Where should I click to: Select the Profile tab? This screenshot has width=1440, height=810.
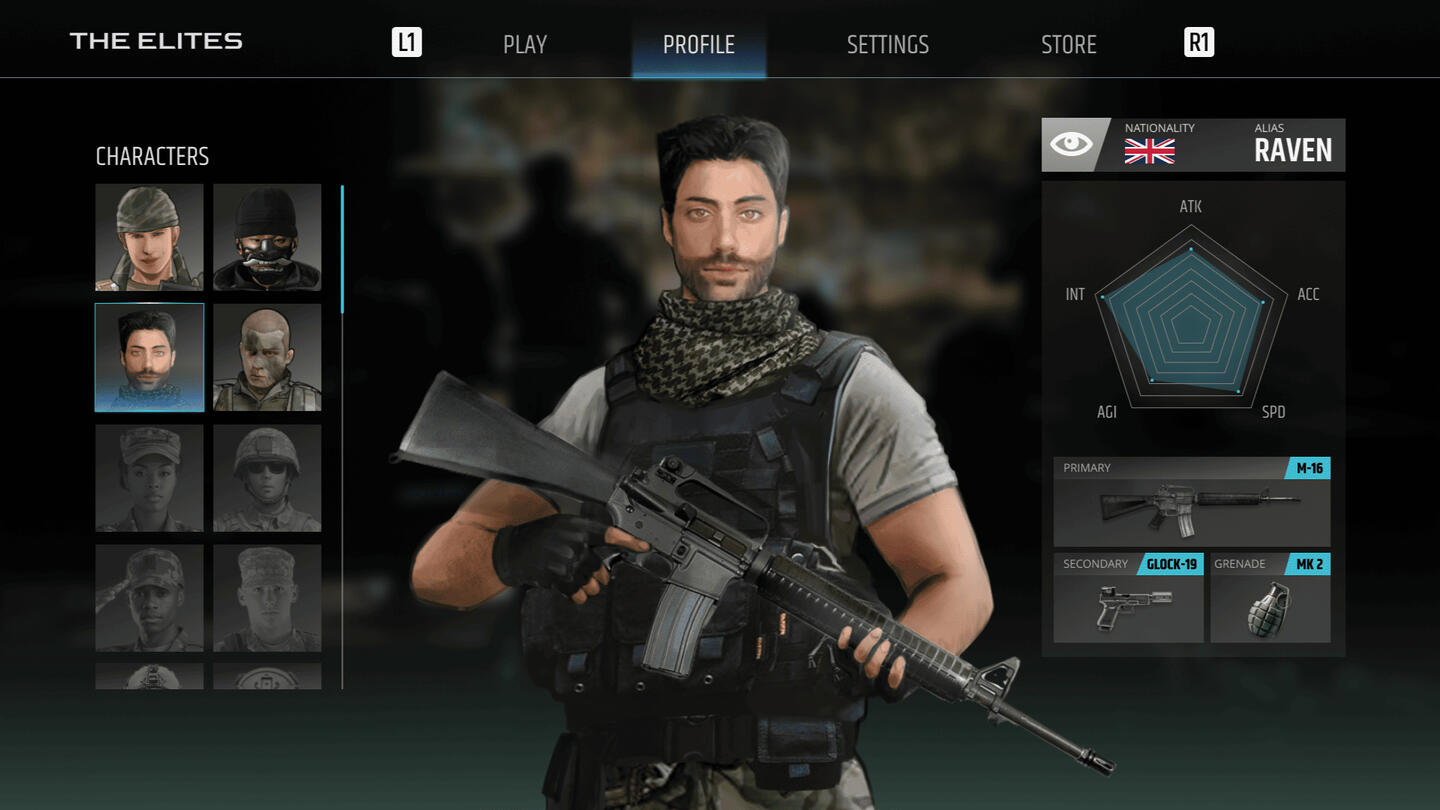point(698,44)
